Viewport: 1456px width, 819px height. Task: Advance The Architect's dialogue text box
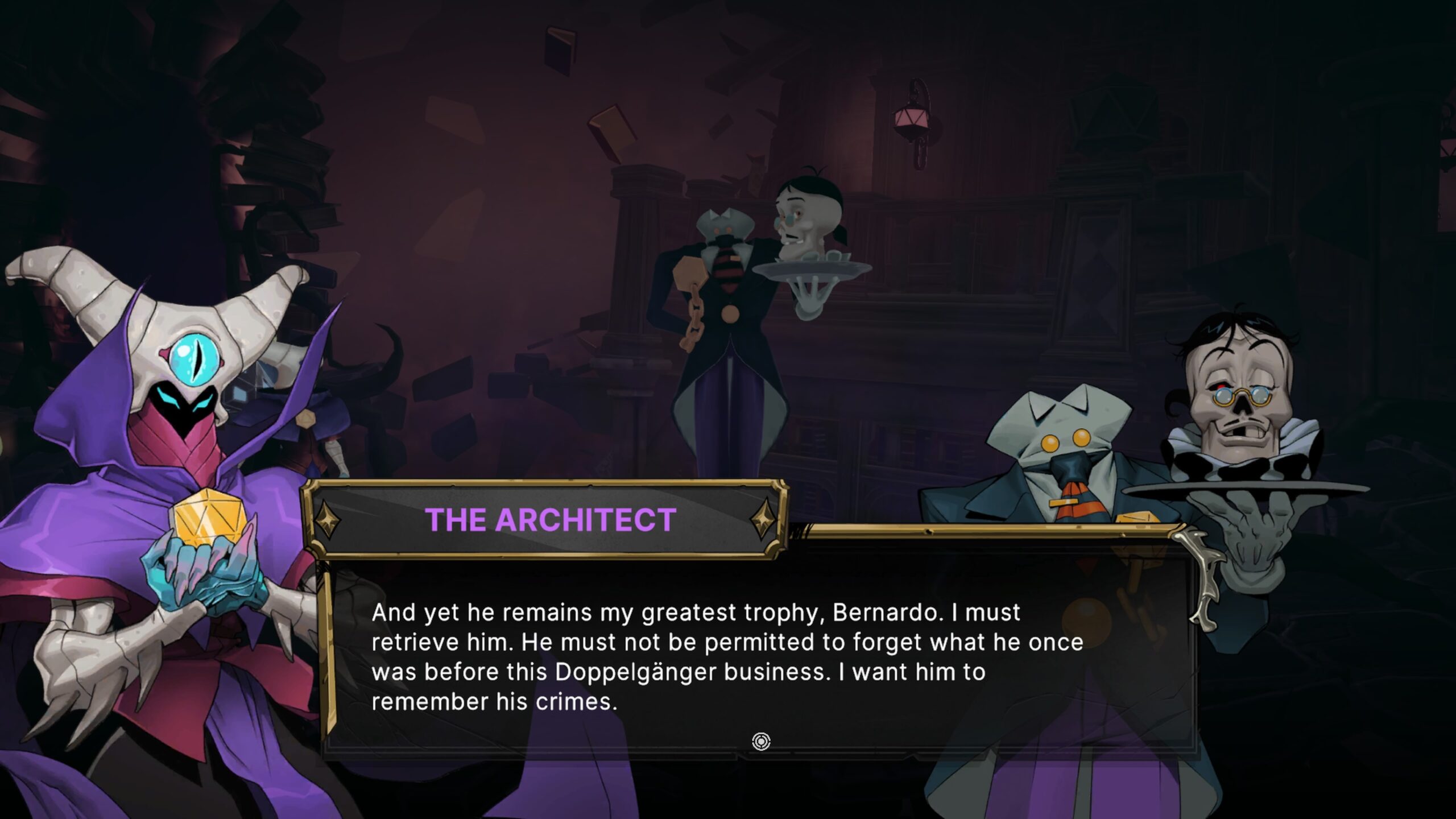(760, 742)
